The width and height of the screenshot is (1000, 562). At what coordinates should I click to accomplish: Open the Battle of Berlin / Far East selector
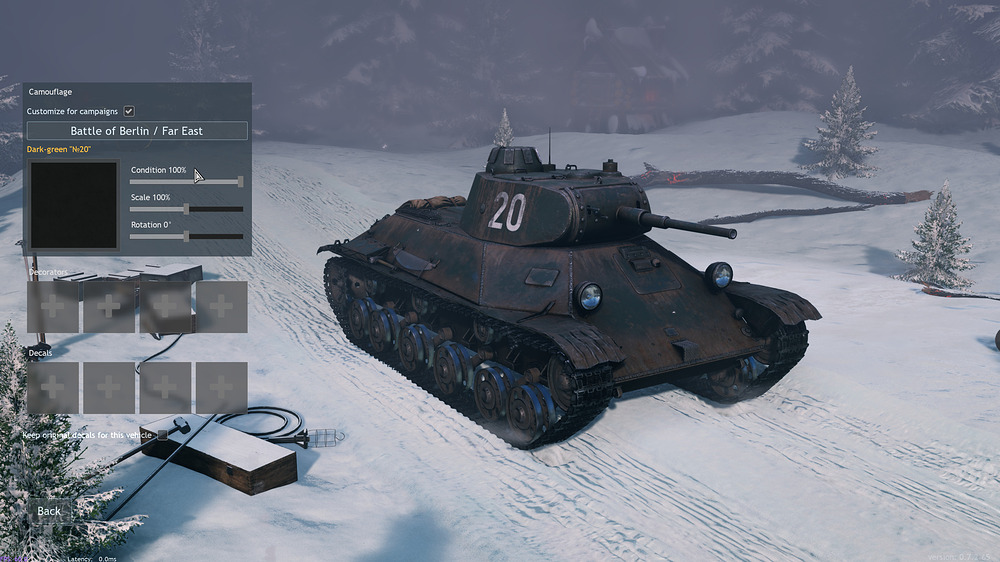click(137, 131)
